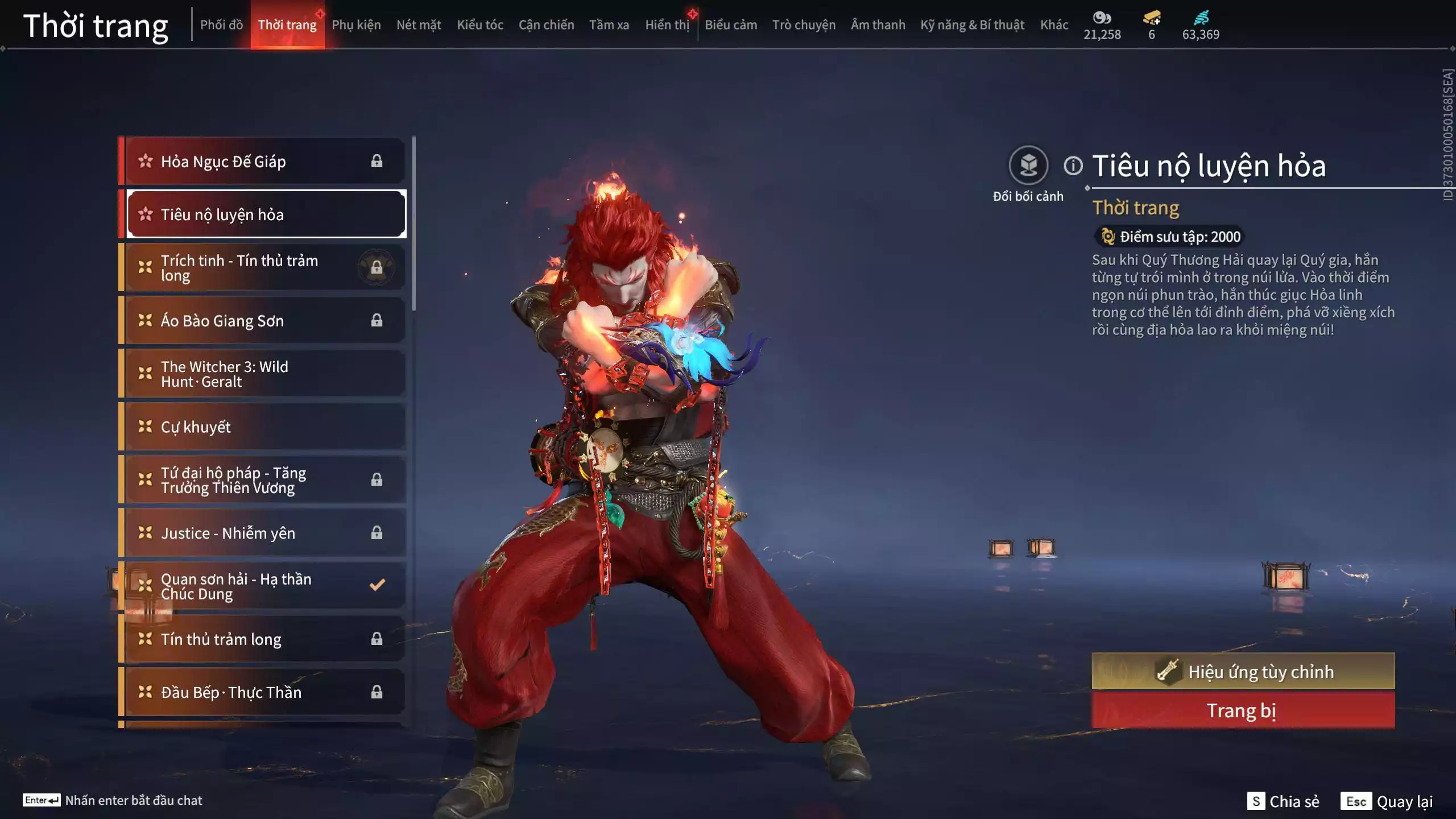Click the lock toggle on Justice - Nhiễm yên
The width and height of the screenshot is (1456, 819).
[x=377, y=533]
